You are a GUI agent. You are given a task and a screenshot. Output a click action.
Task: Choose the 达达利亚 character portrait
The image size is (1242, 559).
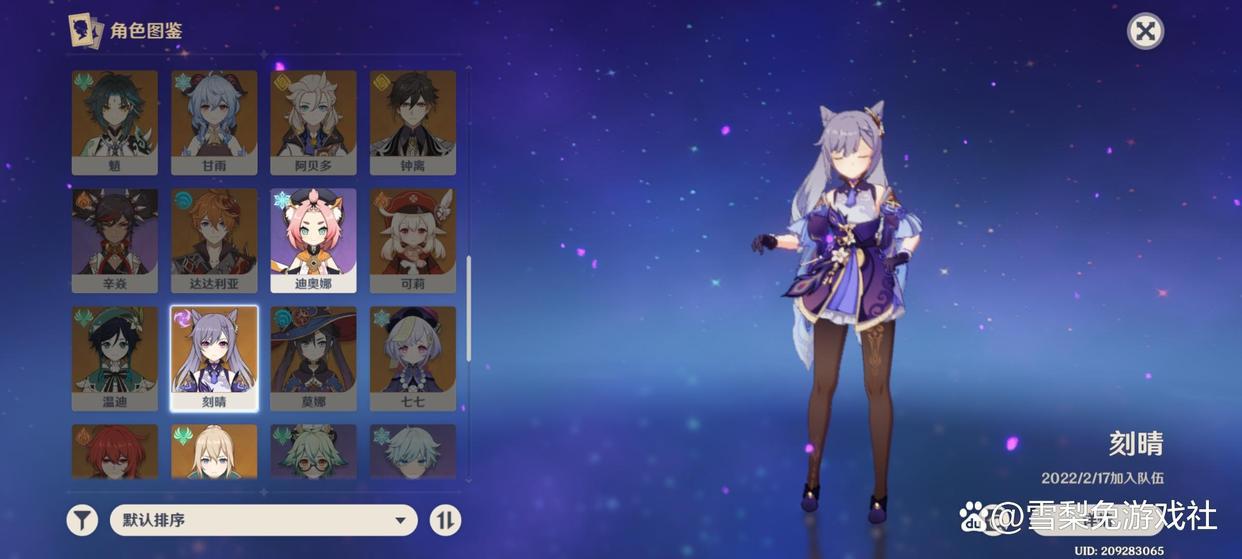click(214, 240)
